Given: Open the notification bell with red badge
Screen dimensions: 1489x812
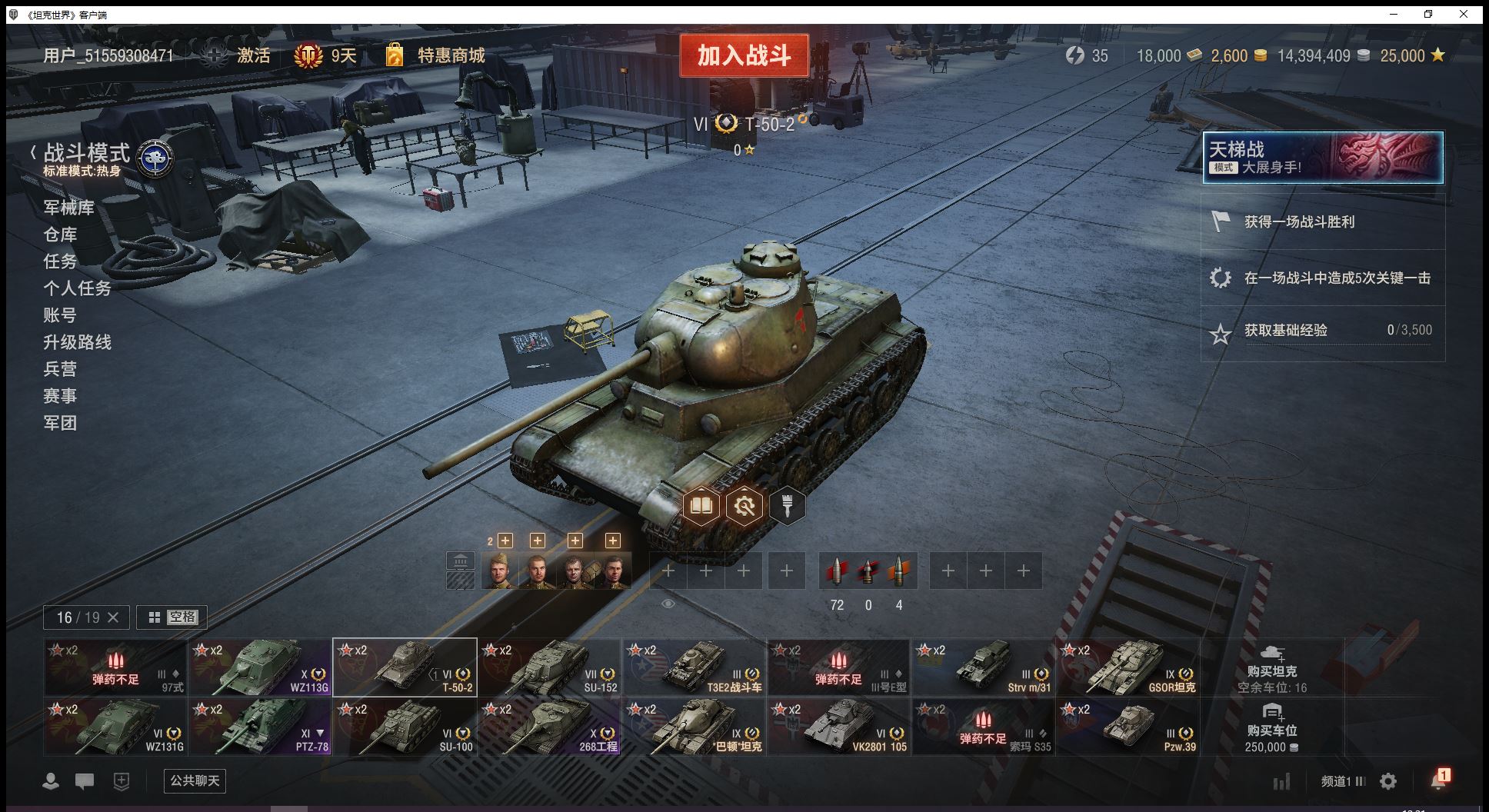Looking at the screenshot, I should coord(1438,780).
